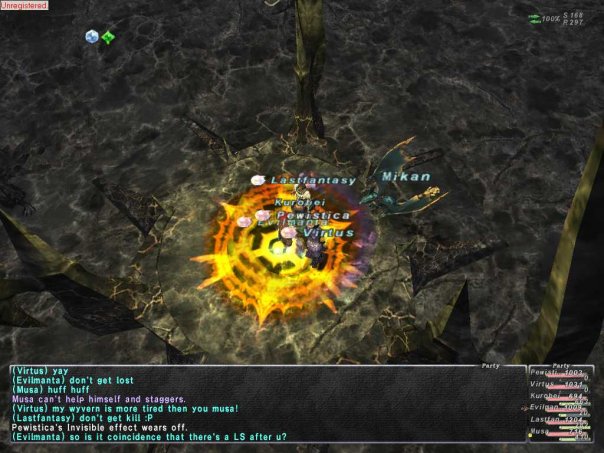
Task: Pick Lastfantasy in the party list
Action: coord(545,420)
